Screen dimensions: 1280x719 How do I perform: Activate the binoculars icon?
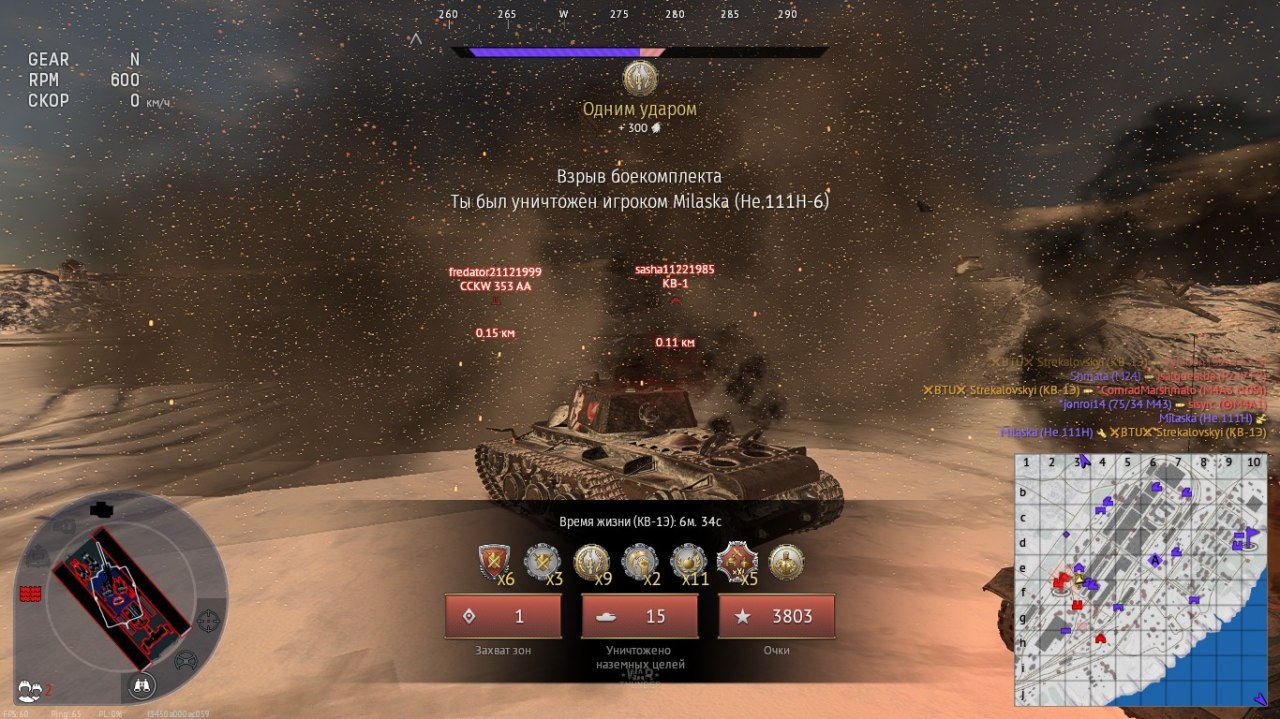coord(139,685)
